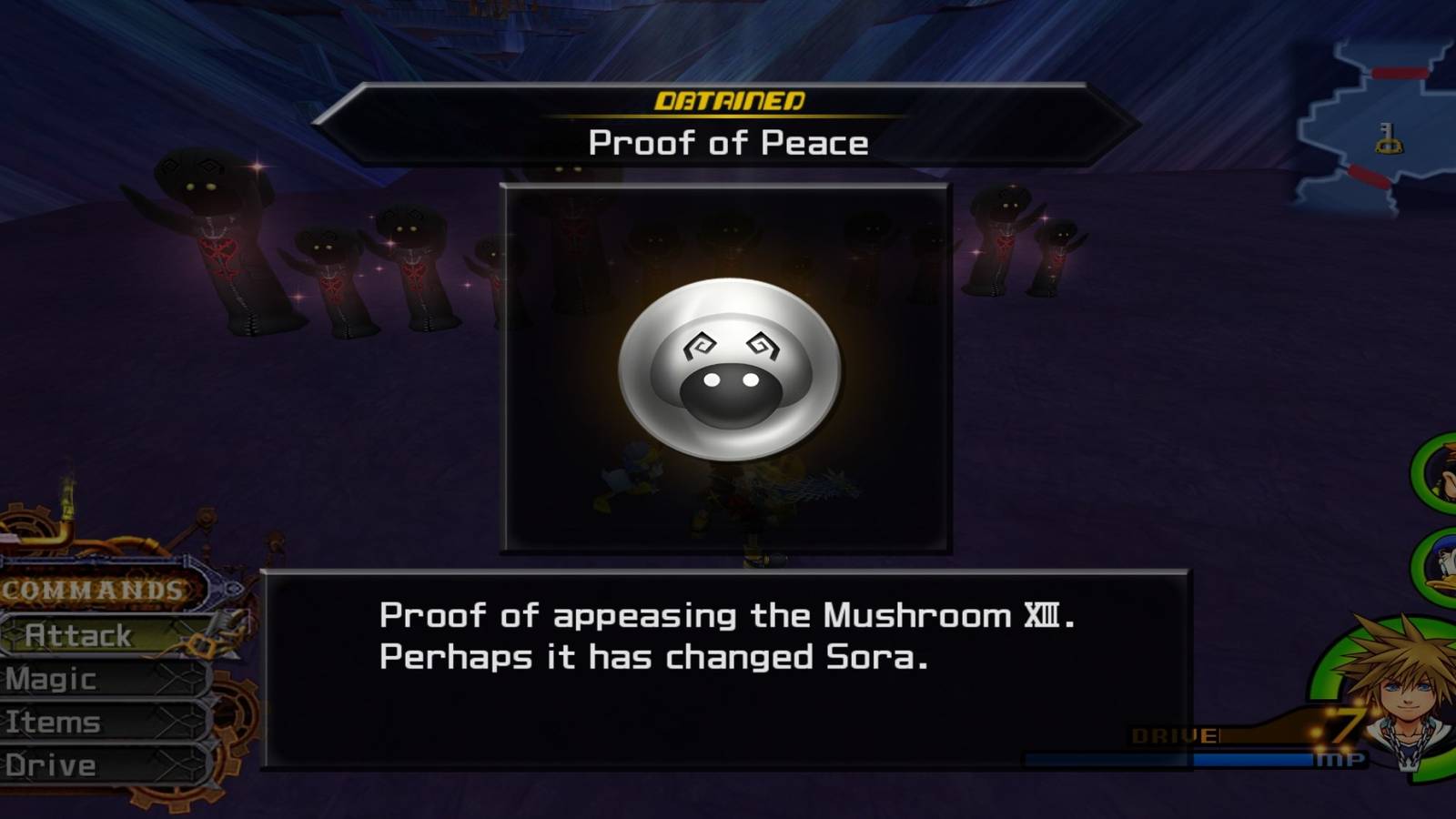Click the Proof of Peace title bar
The width and height of the screenshot is (1456, 819).
tap(728, 143)
